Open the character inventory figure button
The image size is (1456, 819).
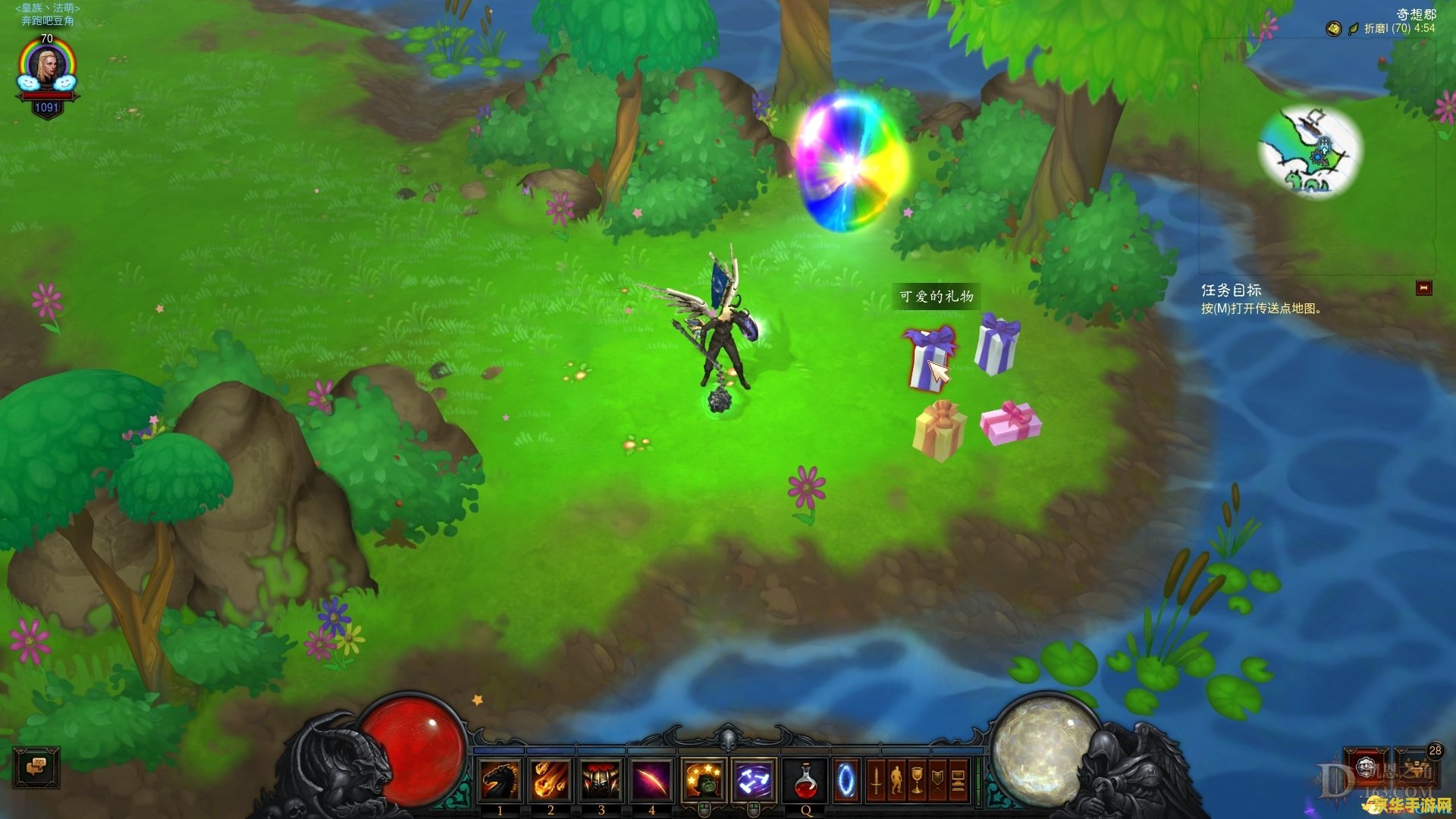(x=896, y=780)
